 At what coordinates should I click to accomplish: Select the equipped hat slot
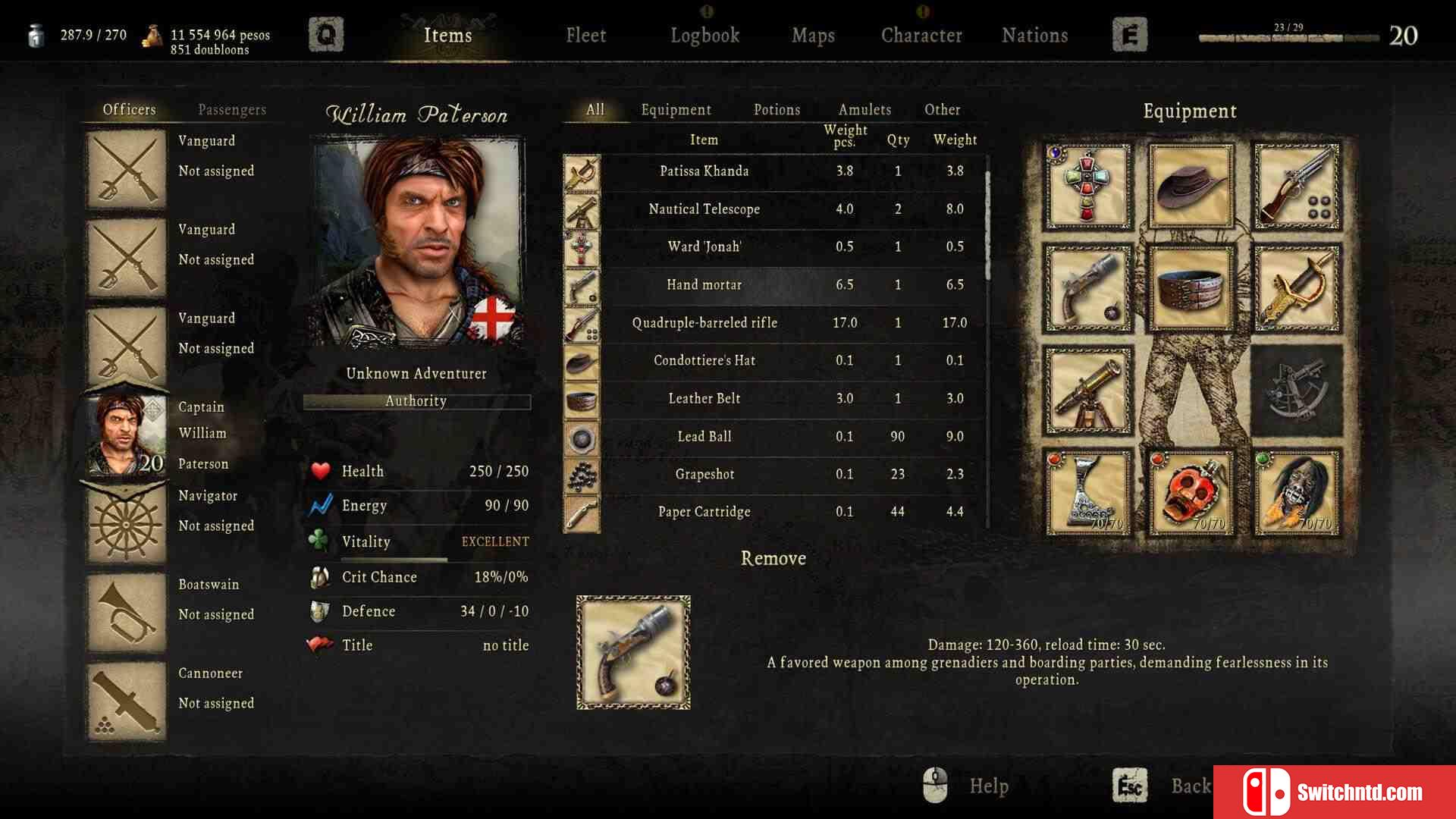1191,187
